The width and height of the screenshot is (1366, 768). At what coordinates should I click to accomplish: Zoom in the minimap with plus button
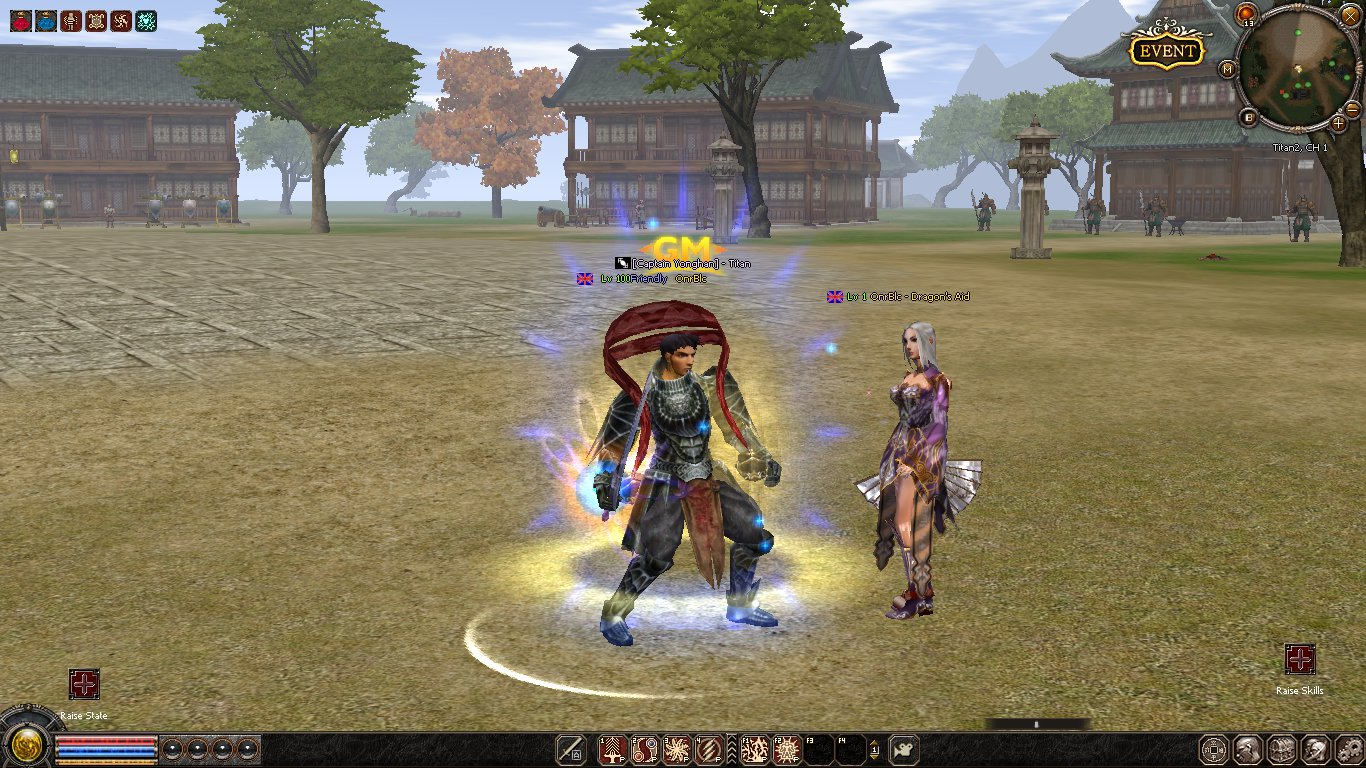click(x=1339, y=123)
